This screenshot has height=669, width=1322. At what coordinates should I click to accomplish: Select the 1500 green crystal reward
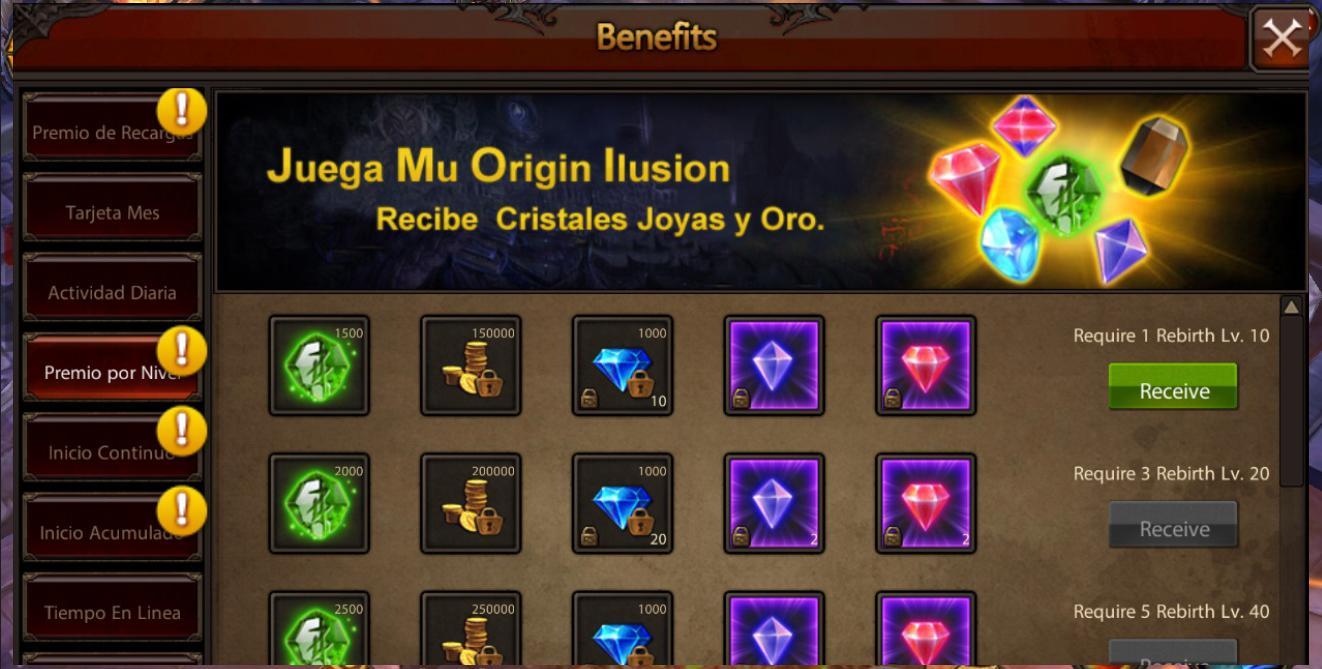(319, 365)
